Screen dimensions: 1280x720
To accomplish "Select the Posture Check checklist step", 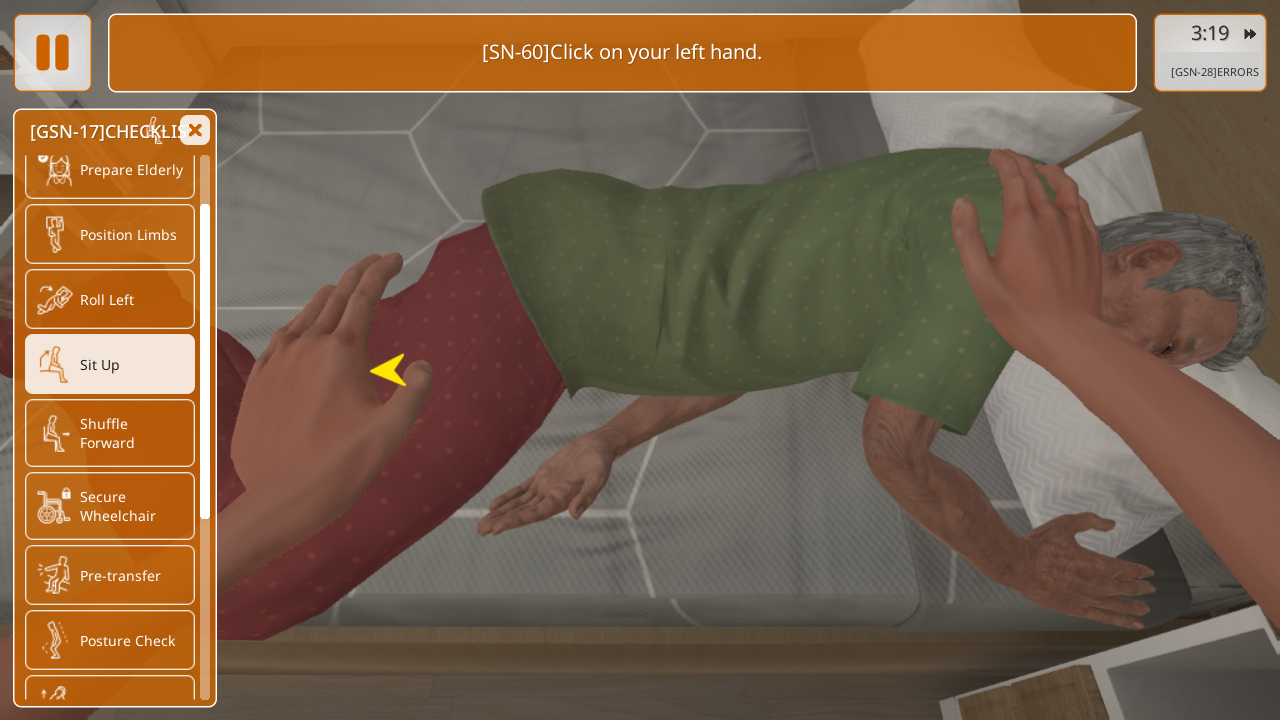I will click(110, 640).
